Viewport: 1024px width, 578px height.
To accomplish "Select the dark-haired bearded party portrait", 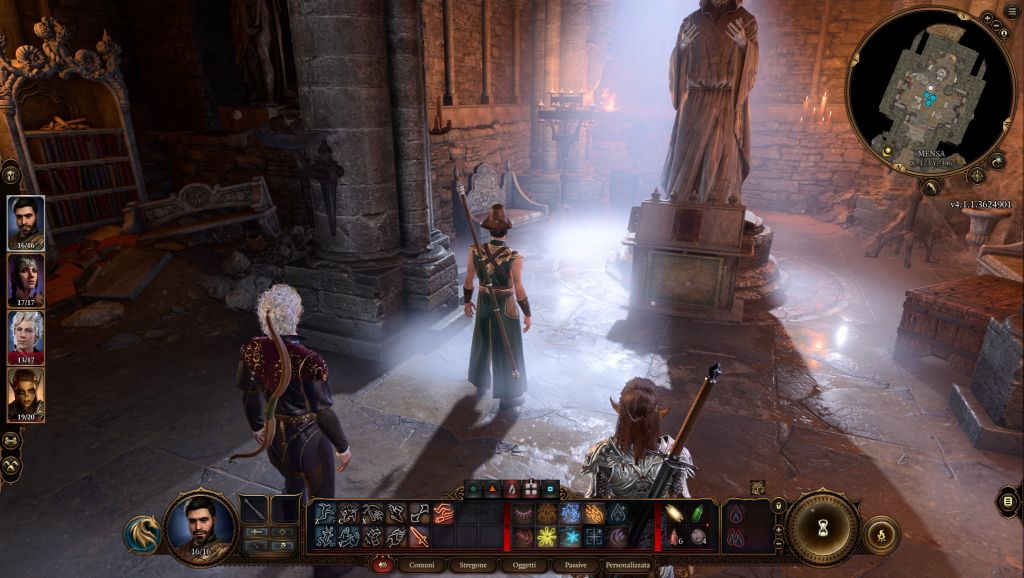I will 25,222.
